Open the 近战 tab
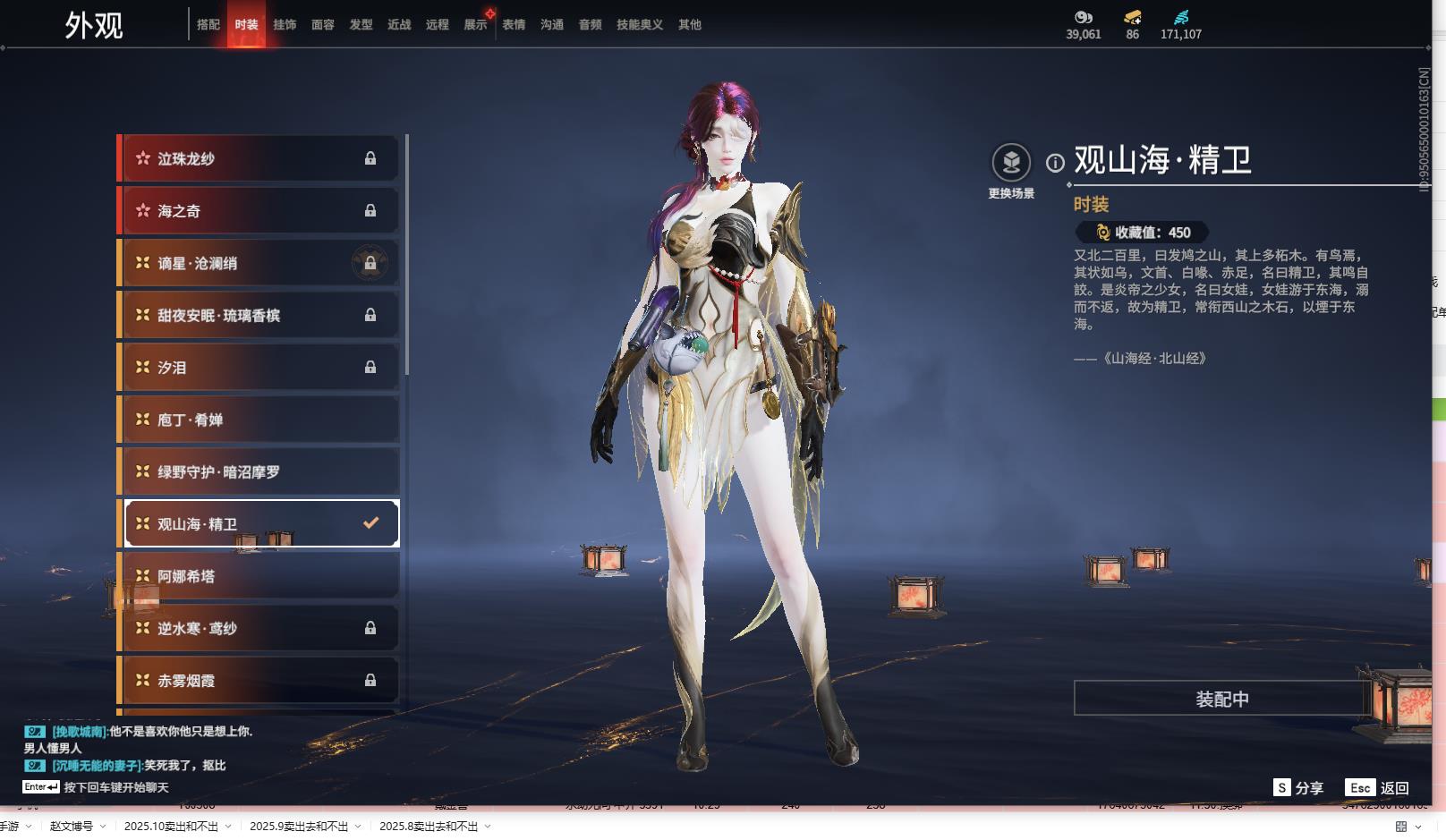The image size is (1446, 840). coord(399,25)
